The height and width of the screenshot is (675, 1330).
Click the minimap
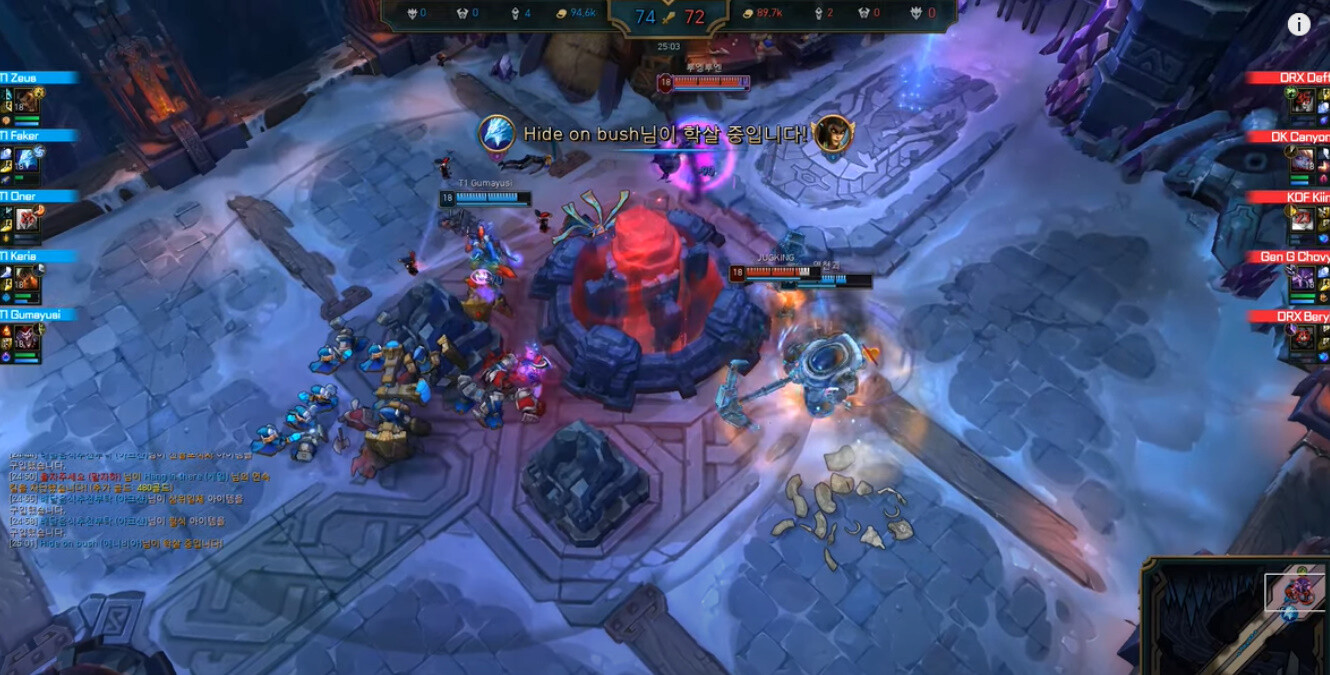coord(1240,617)
